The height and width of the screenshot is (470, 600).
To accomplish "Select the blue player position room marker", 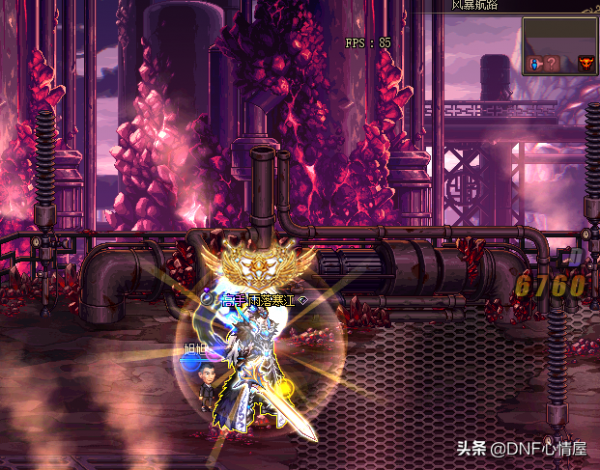I will pos(535,64).
